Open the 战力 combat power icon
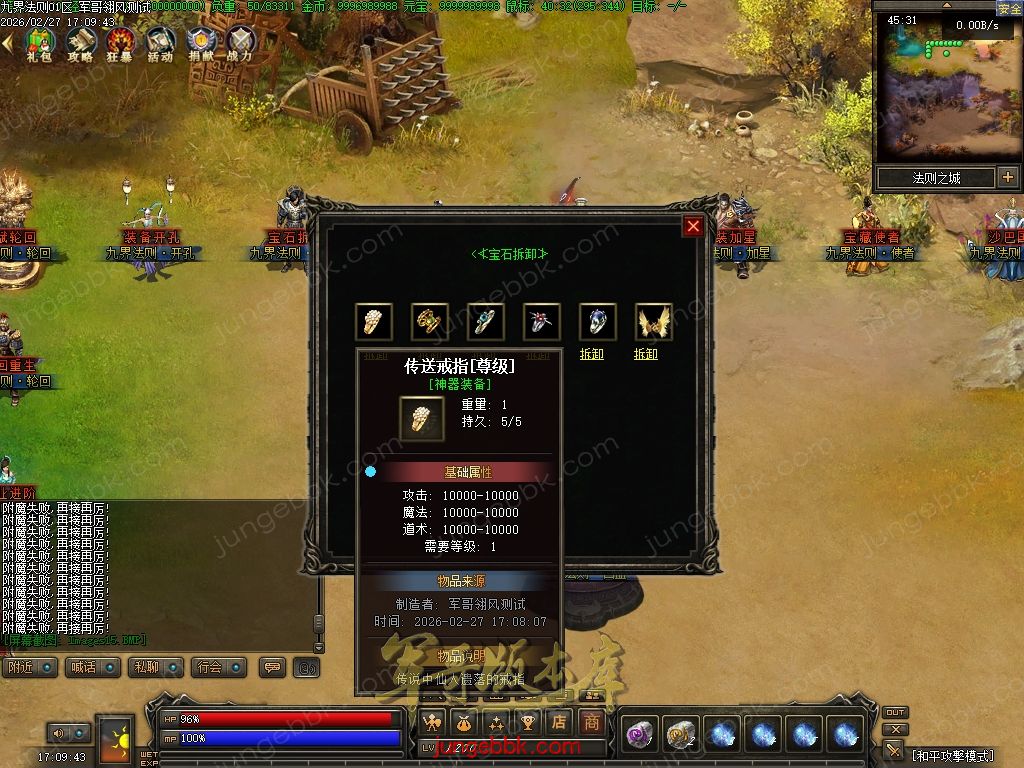1024x768 pixels. [x=240, y=43]
